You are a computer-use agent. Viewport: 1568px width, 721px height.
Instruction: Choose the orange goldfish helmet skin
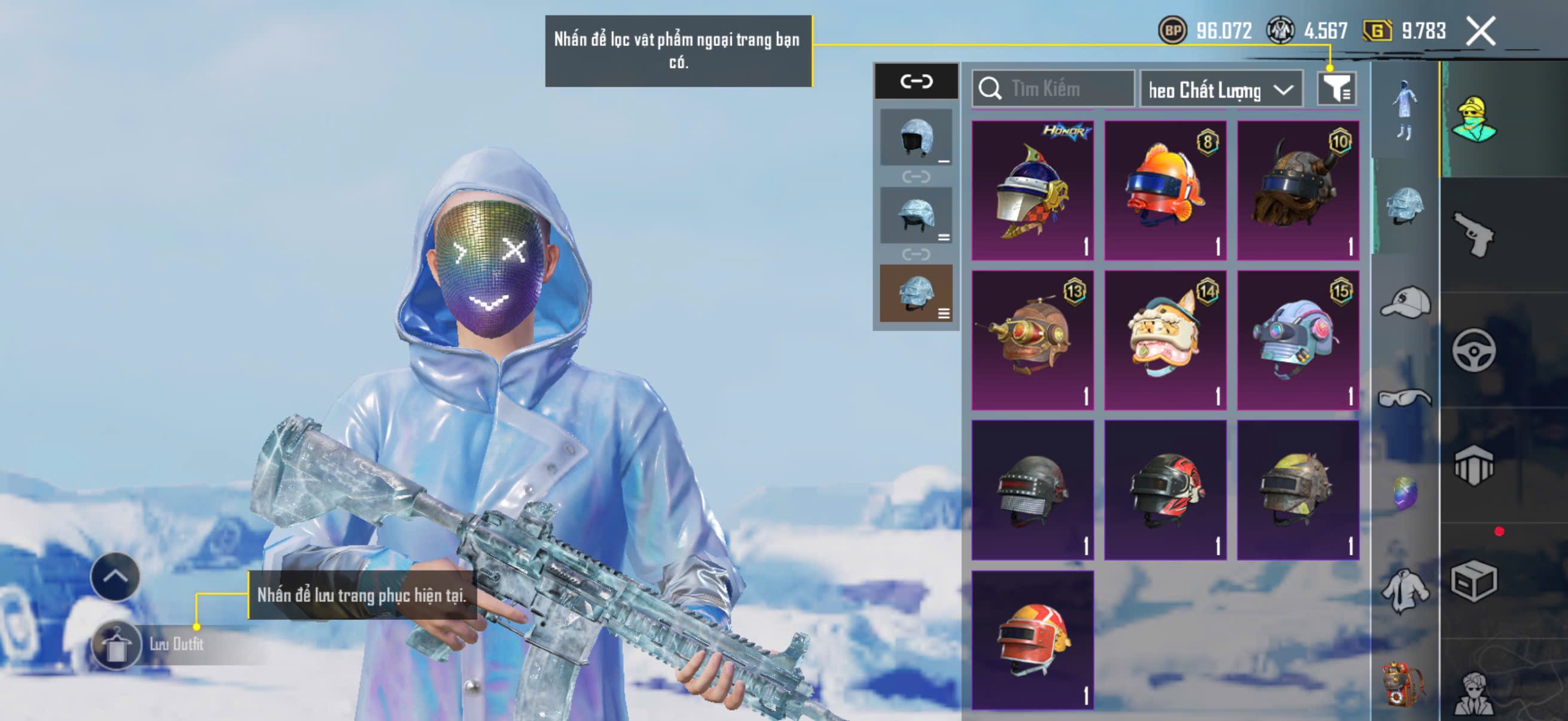(1165, 191)
